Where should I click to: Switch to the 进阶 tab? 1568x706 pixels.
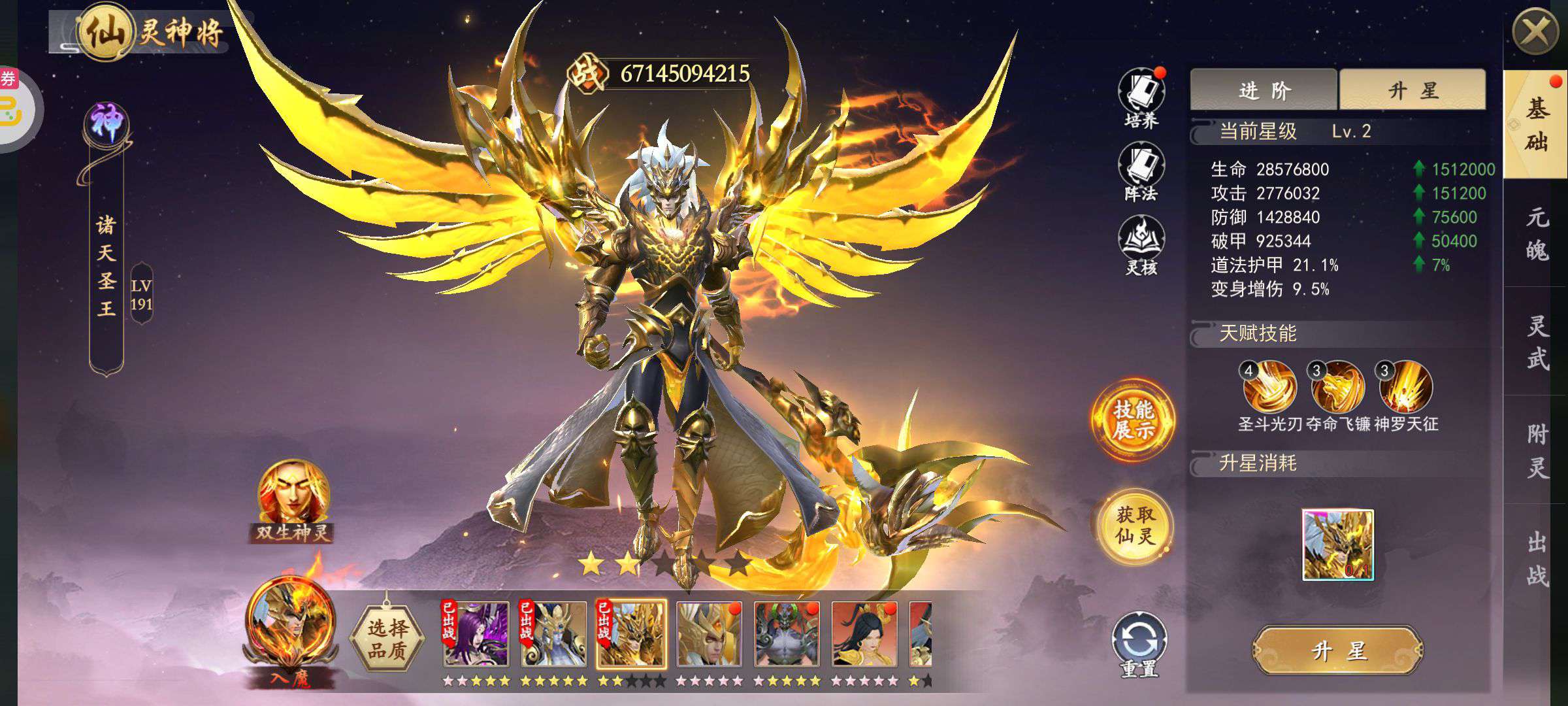pyautogui.click(x=1264, y=90)
